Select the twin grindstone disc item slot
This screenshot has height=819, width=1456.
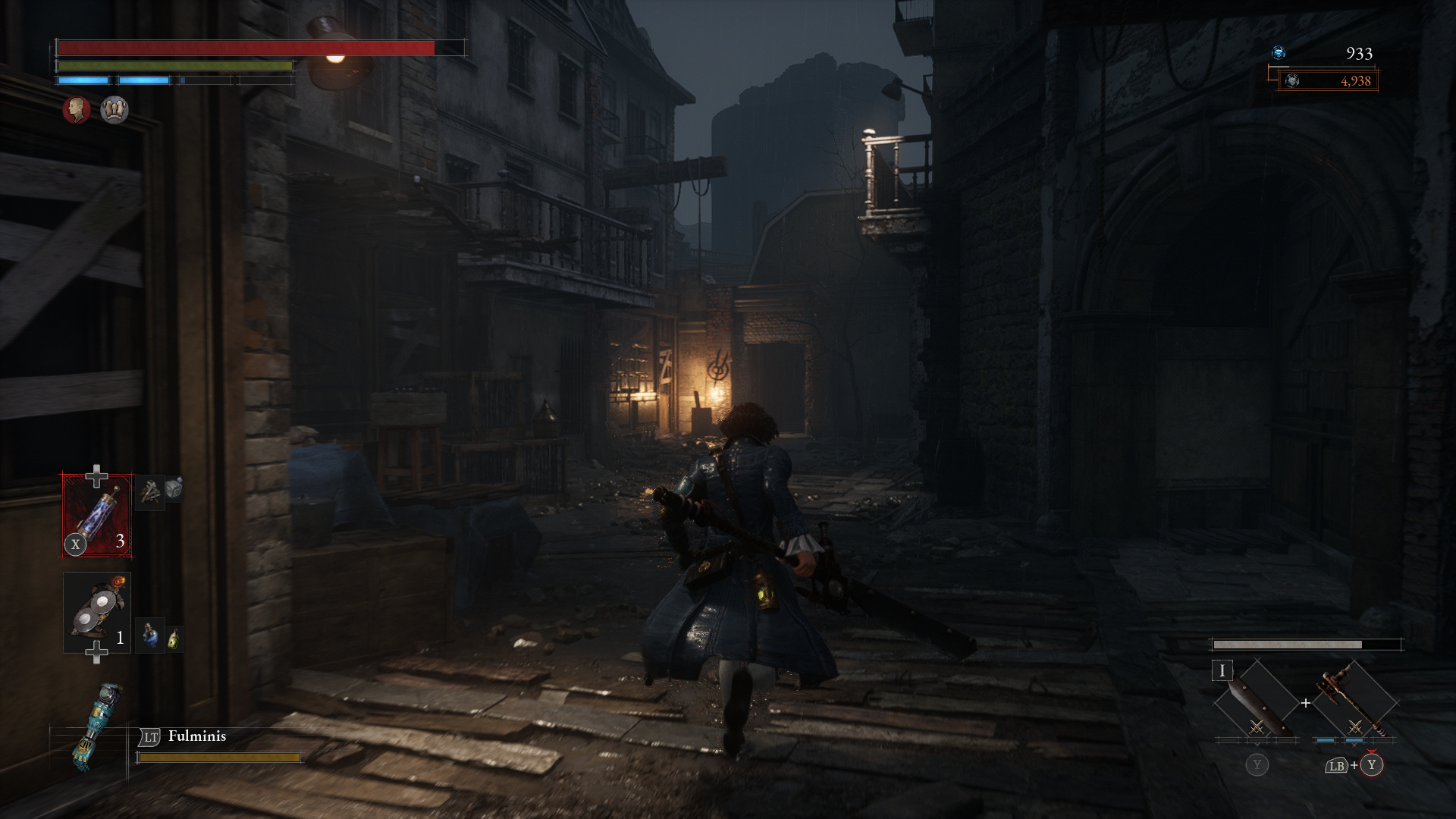tap(97, 612)
